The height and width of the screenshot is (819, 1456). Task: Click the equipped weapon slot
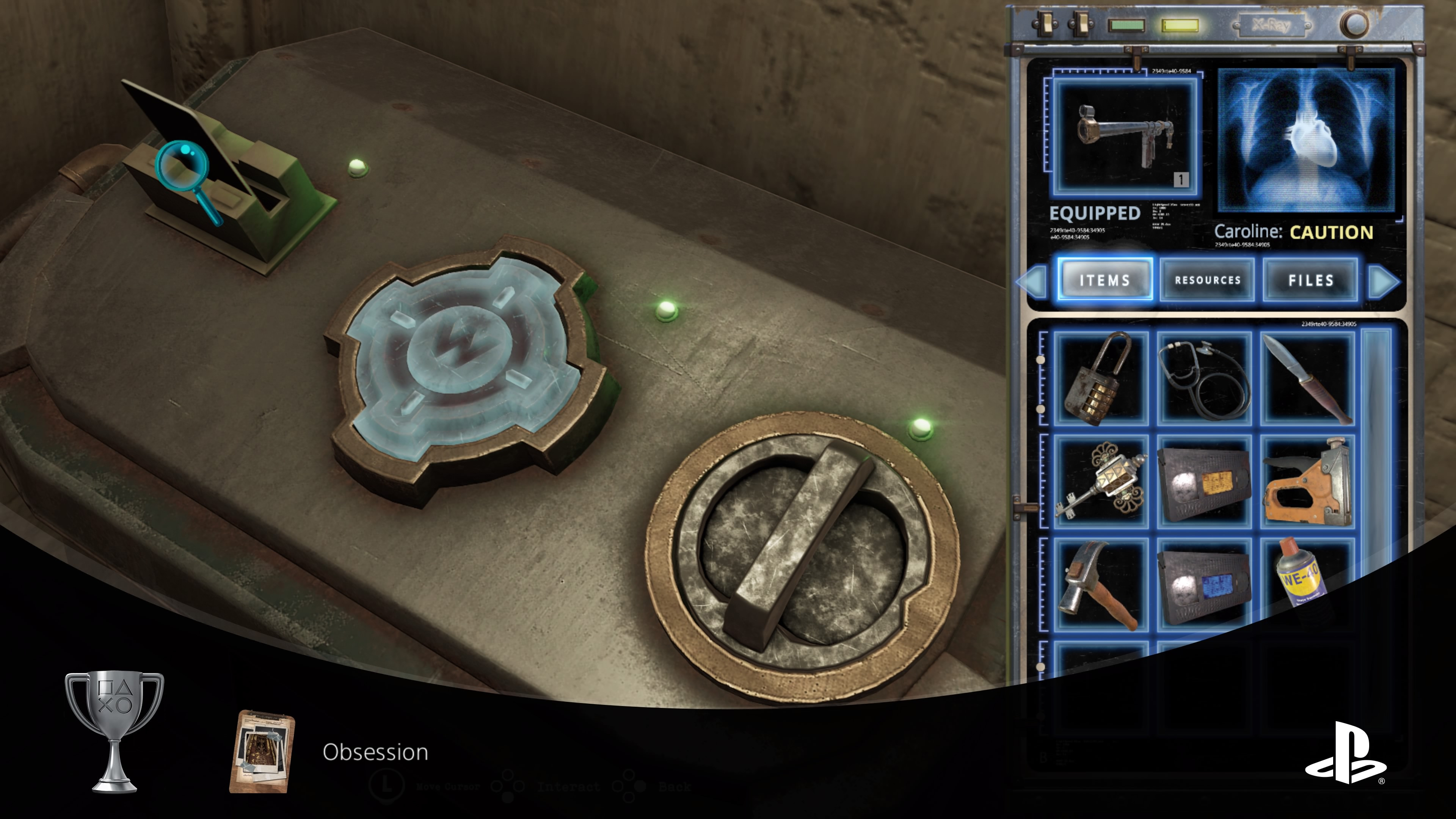[1125, 136]
